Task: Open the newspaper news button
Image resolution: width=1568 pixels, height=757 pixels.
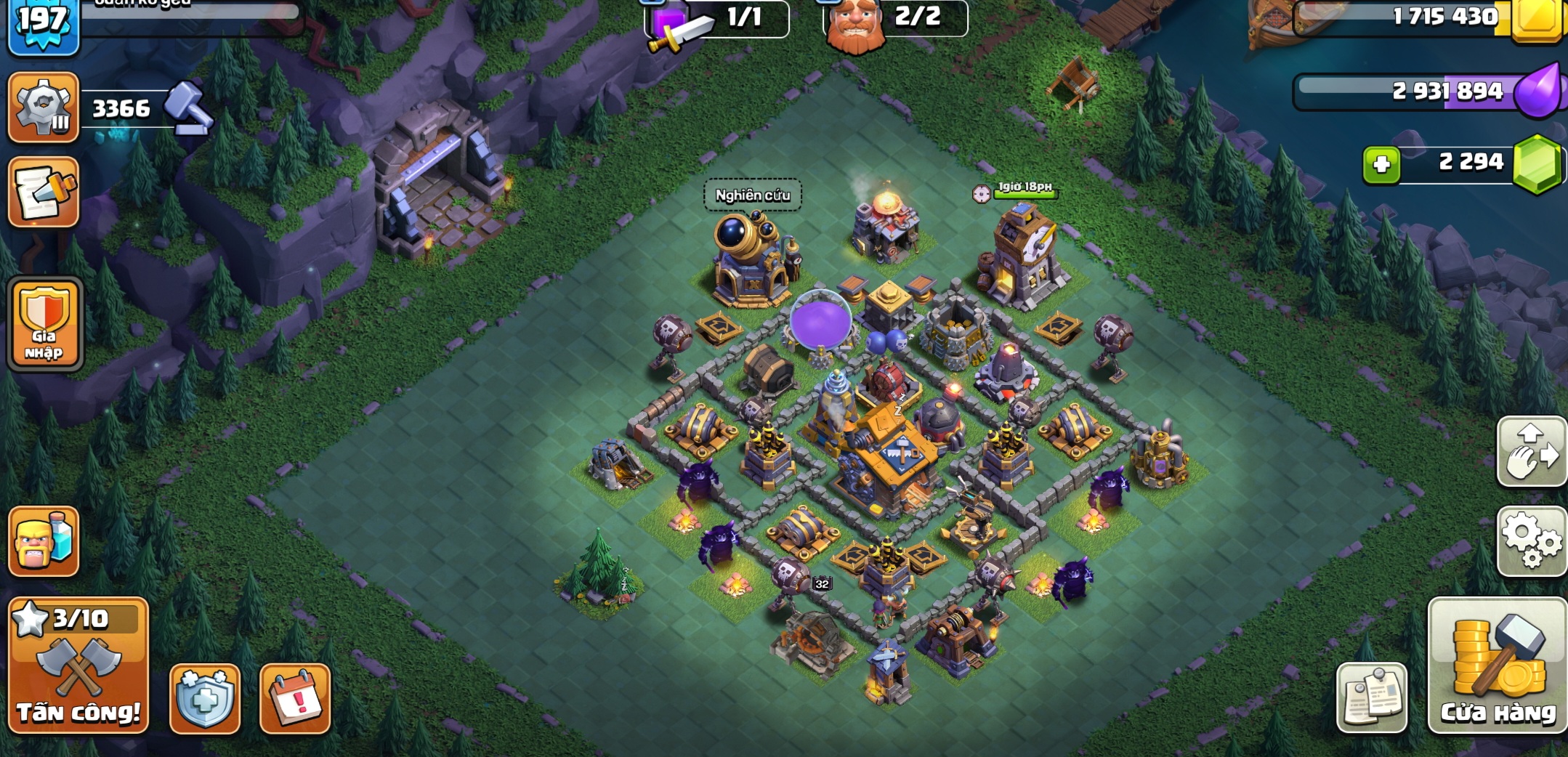Action: pyautogui.click(x=1372, y=698)
